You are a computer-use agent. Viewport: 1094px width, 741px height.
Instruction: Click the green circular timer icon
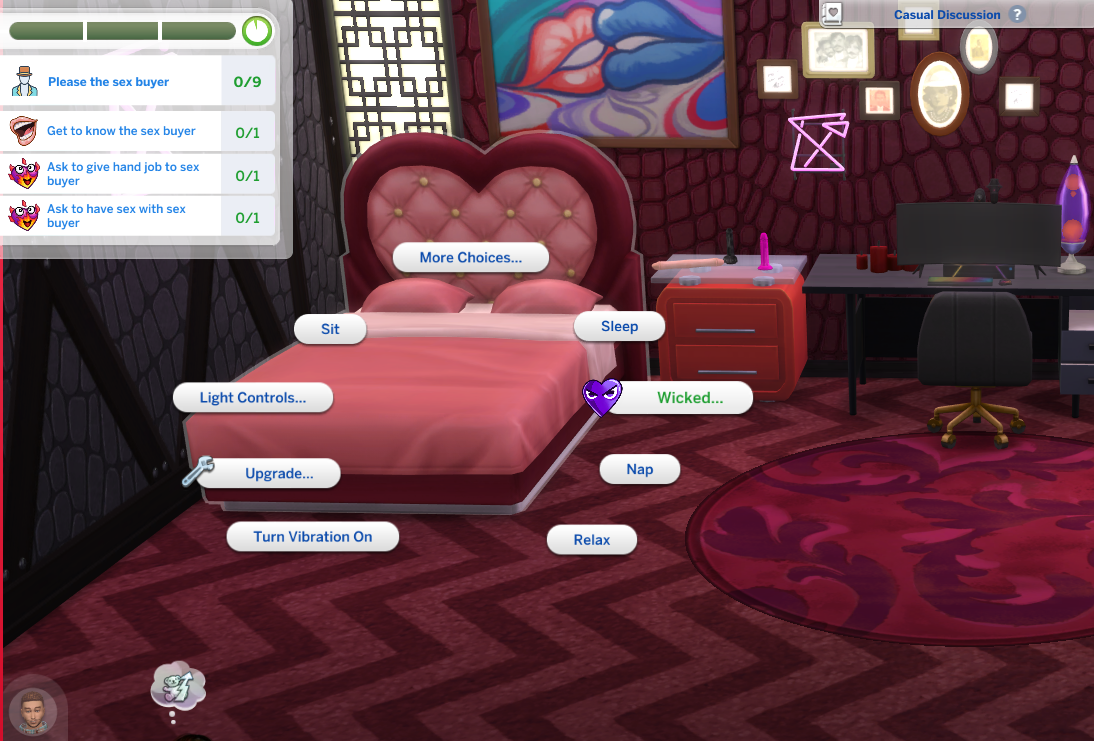(x=257, y=31)
